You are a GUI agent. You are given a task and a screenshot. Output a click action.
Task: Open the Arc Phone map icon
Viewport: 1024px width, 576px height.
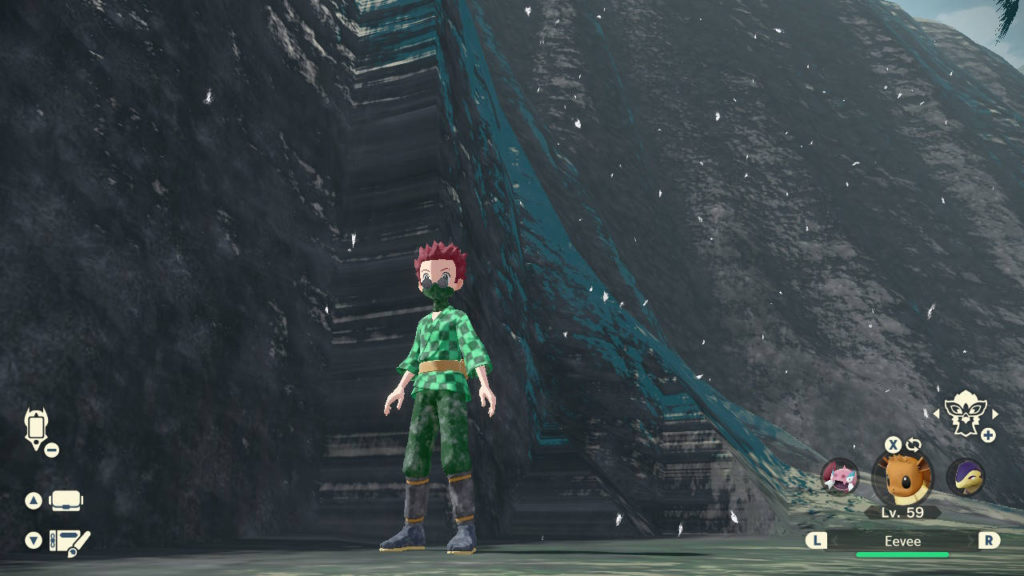36,428
